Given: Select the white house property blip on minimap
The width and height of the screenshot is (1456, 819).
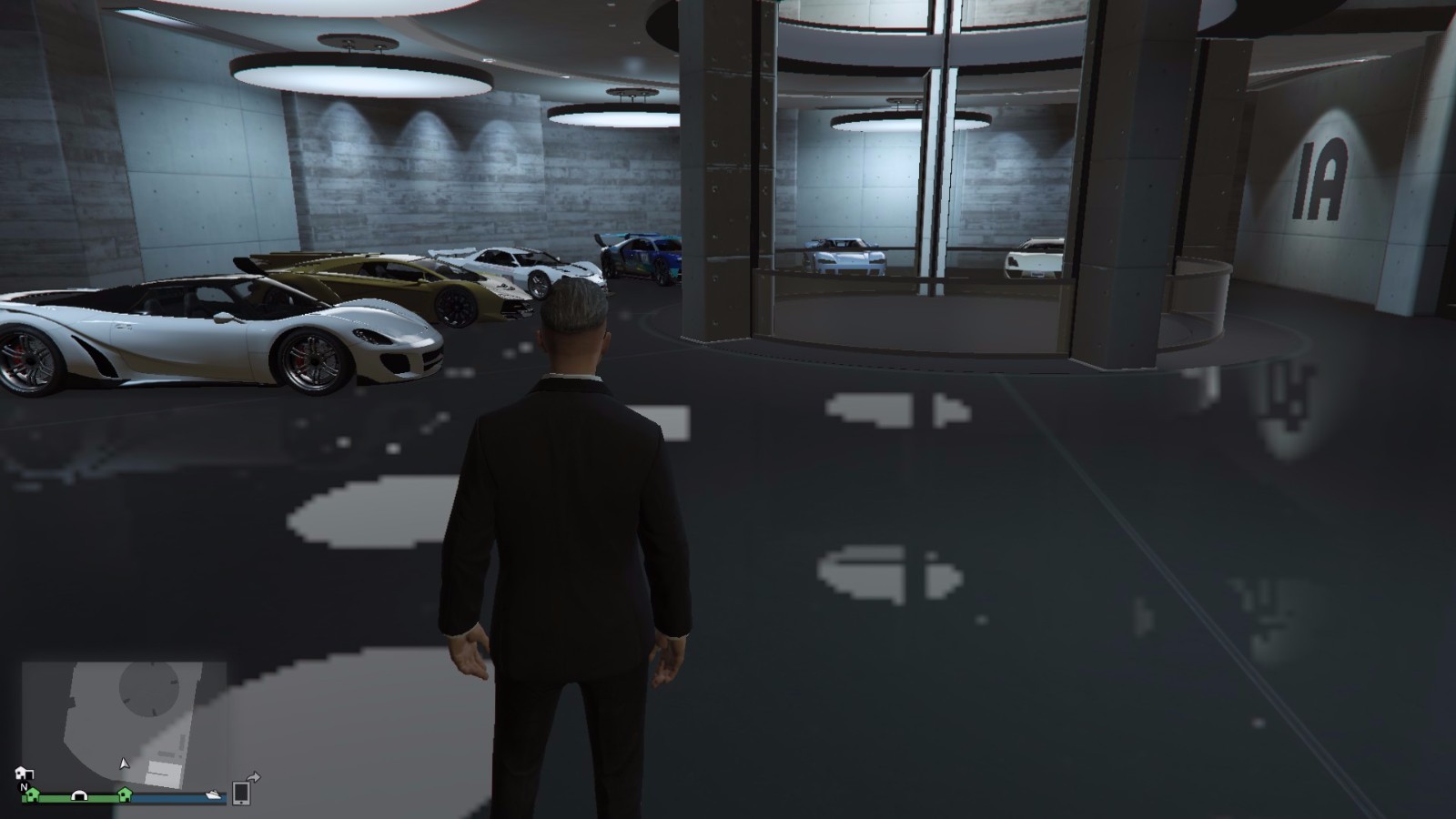Looking at the screenshot, I should coord(25,774).
